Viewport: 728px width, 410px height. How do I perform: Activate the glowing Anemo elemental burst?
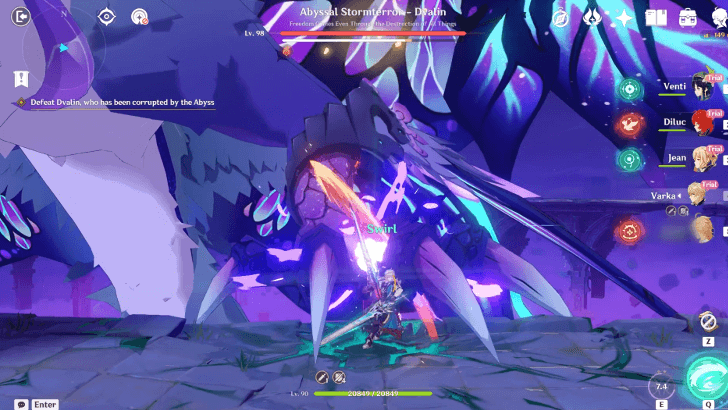pos(706,385)
